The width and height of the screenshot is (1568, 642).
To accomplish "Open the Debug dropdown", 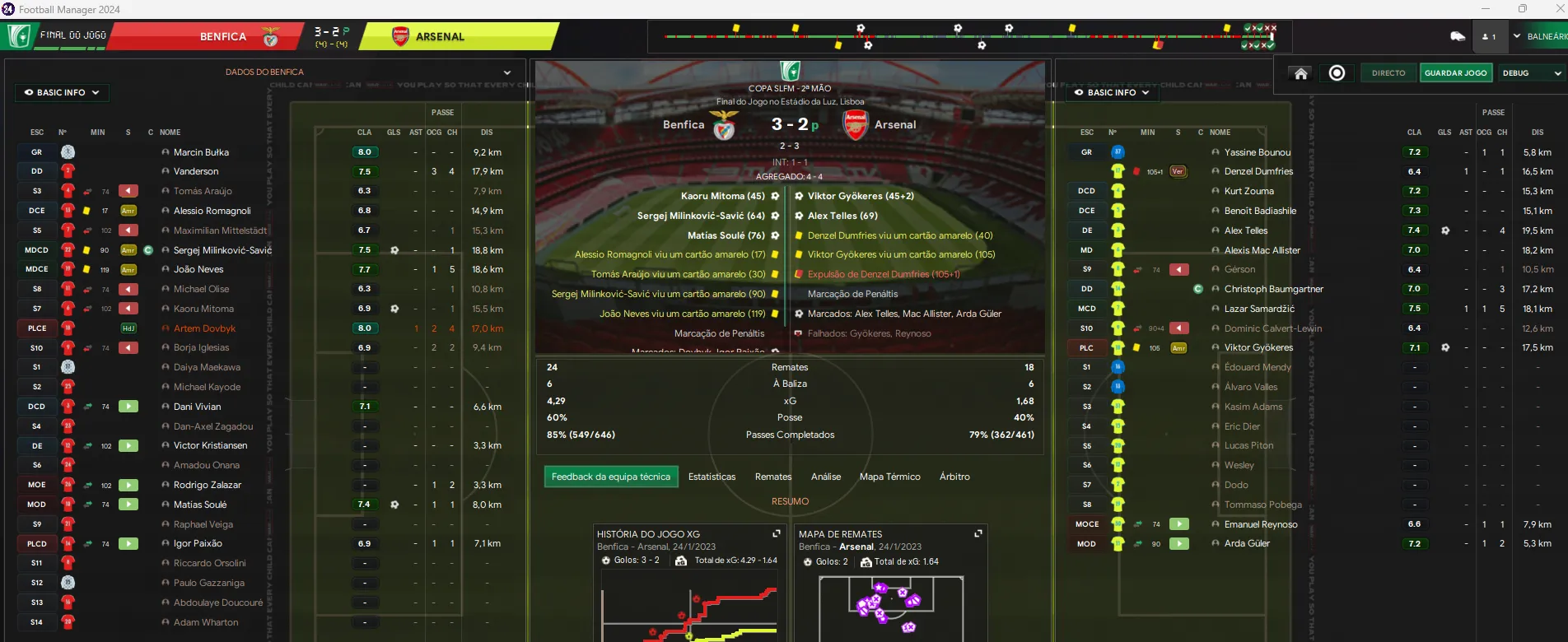I will tap(1531, 73).
